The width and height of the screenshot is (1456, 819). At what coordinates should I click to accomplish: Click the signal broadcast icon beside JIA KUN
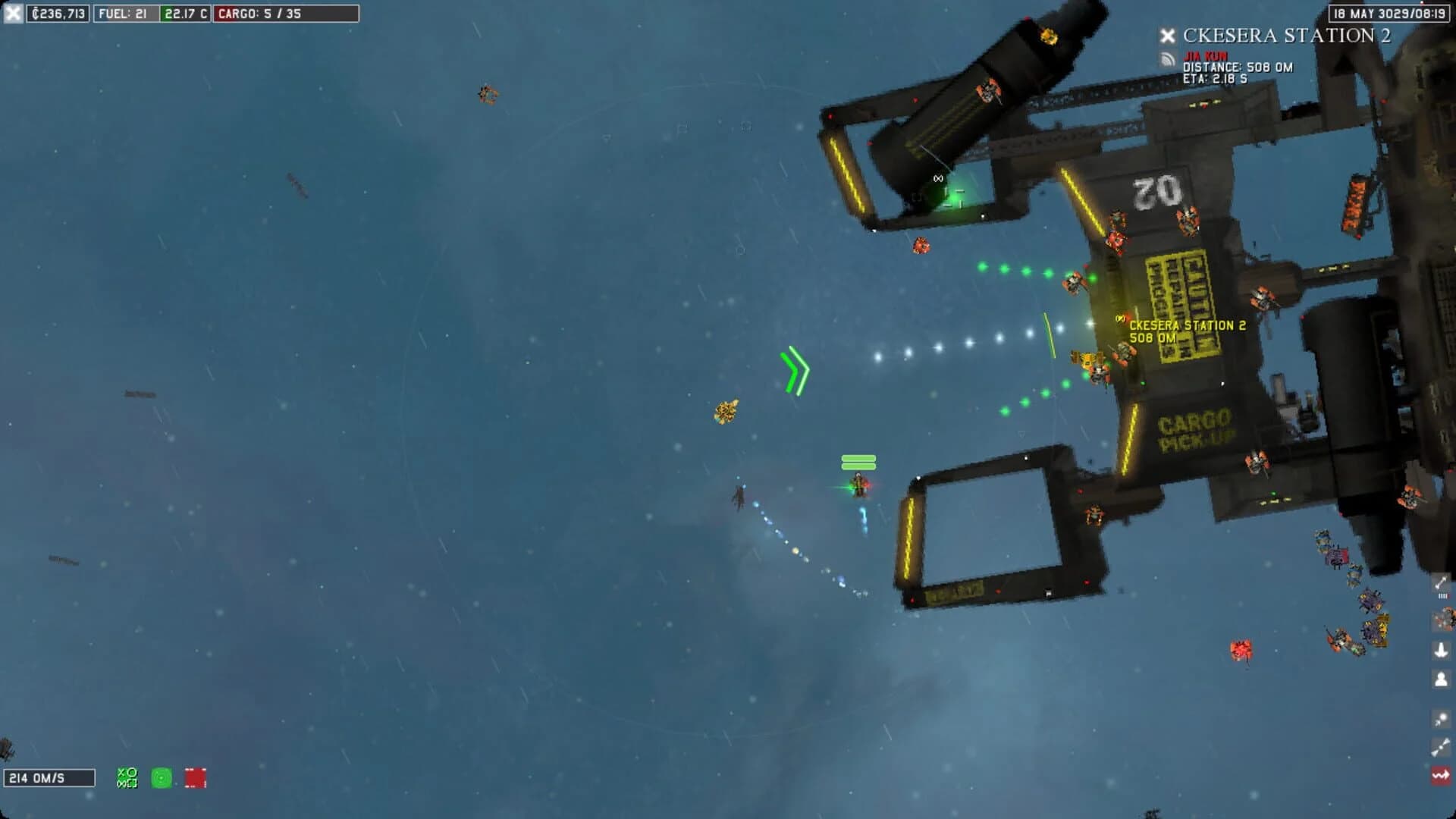[x=1168, y=58]
